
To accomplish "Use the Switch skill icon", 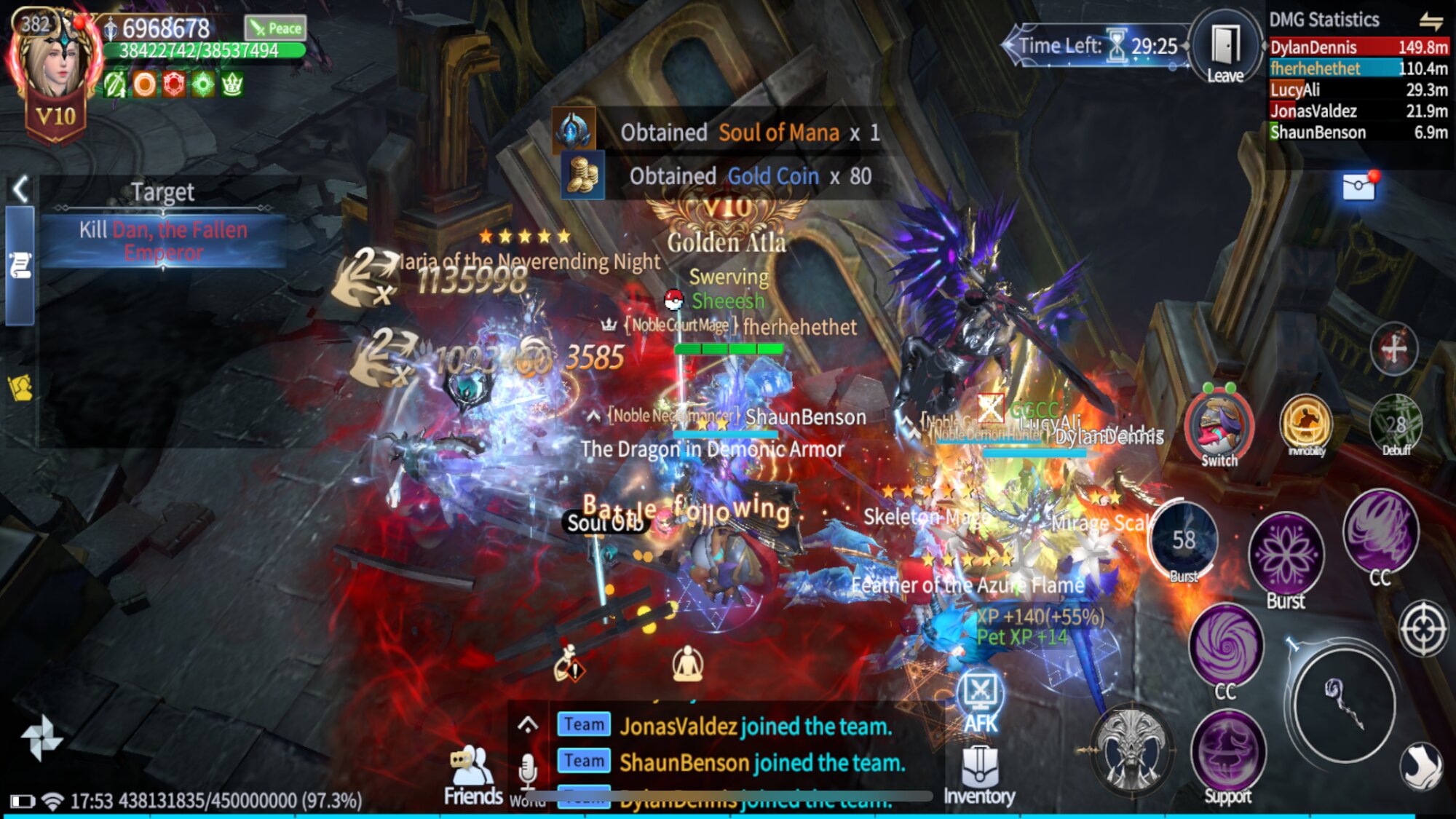I will [x=1219, y=427].
